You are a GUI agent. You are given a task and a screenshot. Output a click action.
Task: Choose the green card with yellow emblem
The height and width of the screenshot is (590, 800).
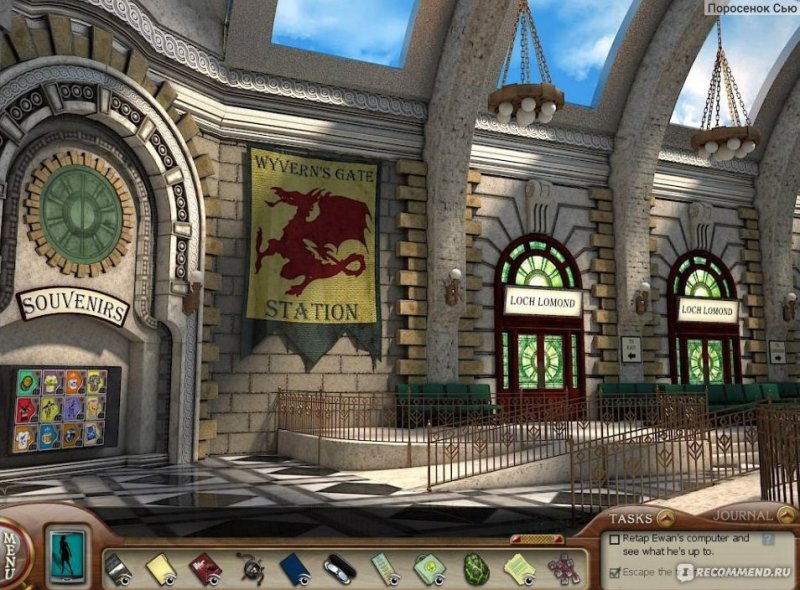click(430, 568)
